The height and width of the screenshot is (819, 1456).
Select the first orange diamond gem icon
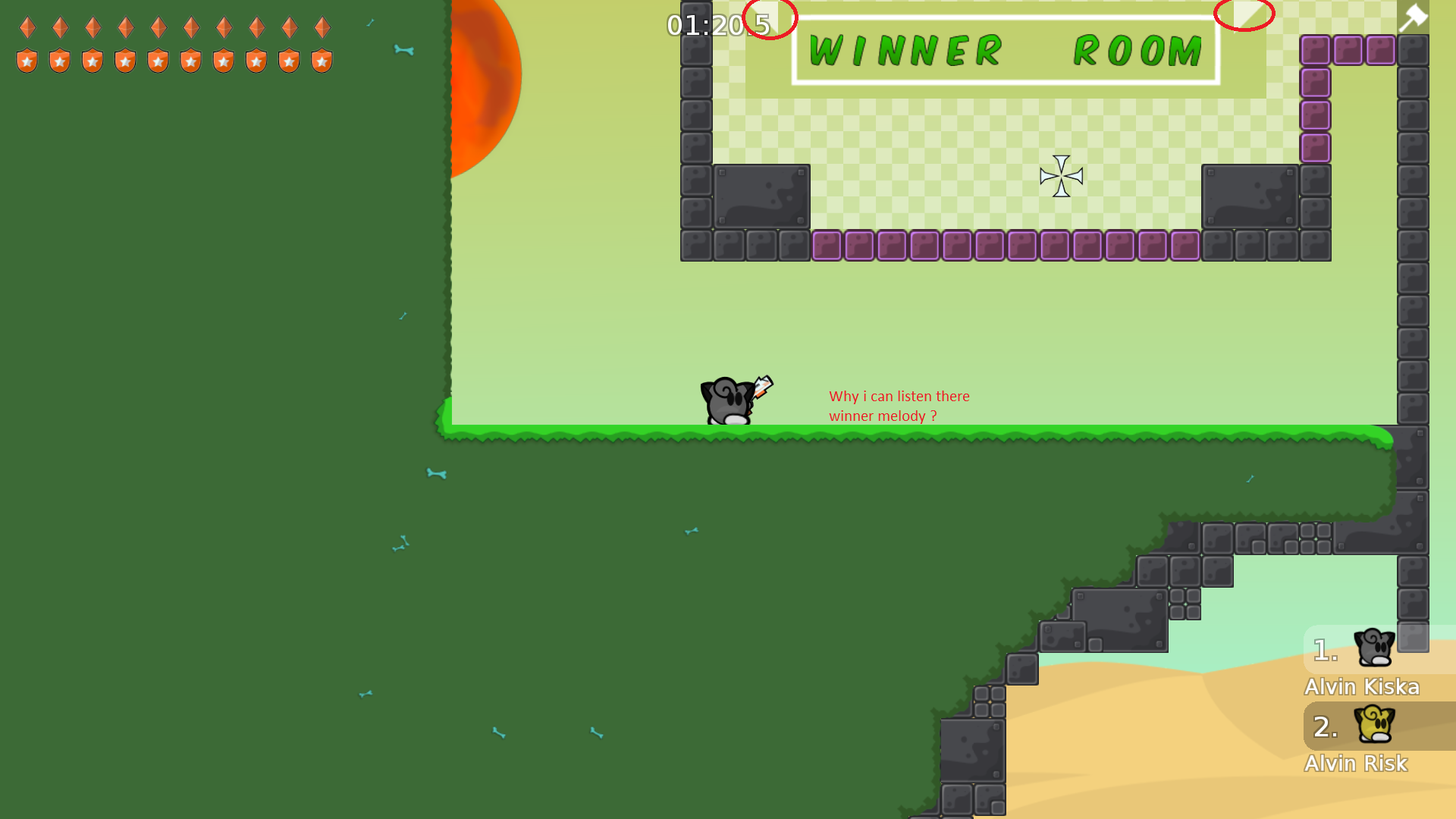(x=27, y=27)
